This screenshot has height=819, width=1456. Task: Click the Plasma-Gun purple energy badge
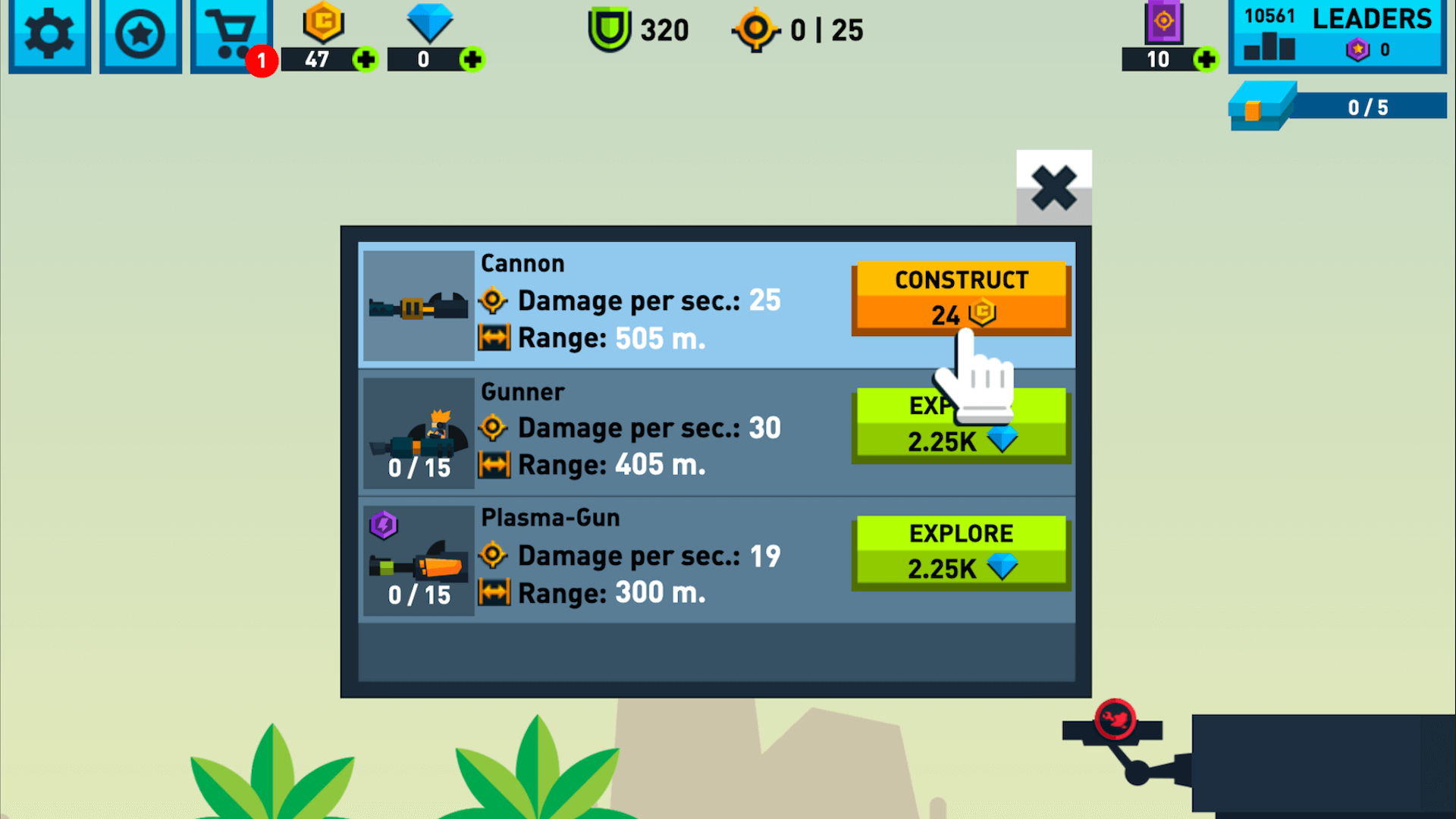click(x=383, y=525)
